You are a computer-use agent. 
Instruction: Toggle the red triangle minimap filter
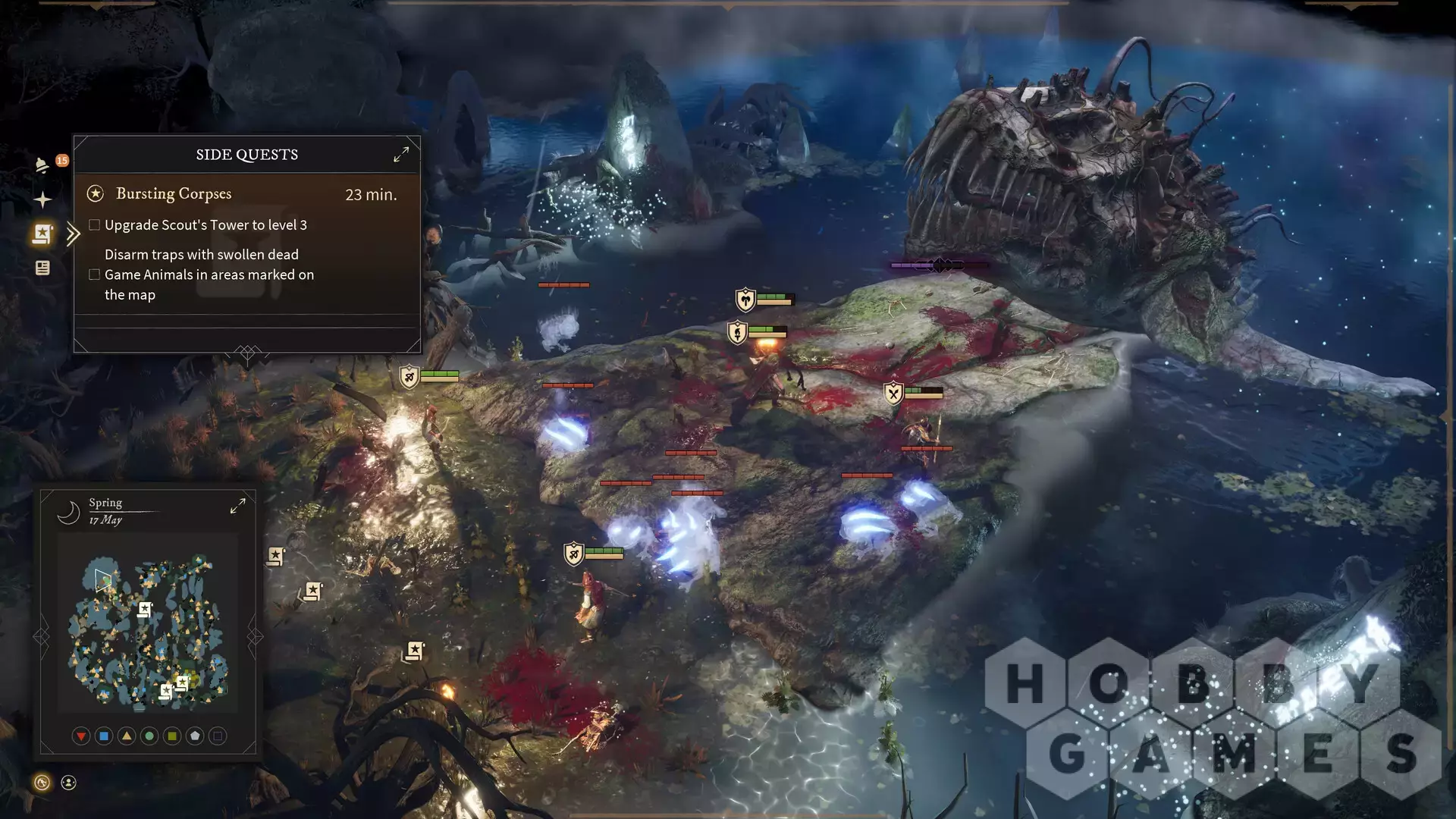(81, 736)
